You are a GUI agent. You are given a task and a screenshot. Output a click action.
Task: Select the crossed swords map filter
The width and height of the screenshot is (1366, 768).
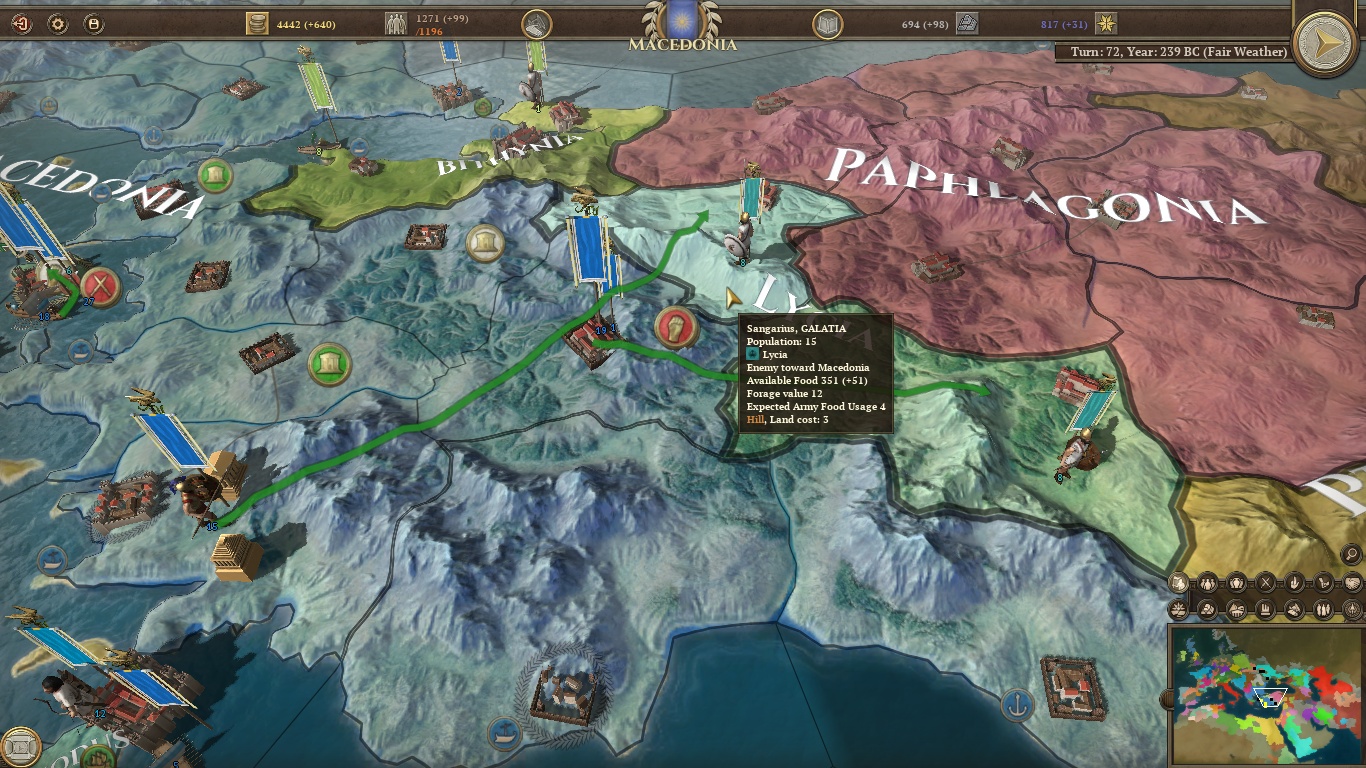1265,582
